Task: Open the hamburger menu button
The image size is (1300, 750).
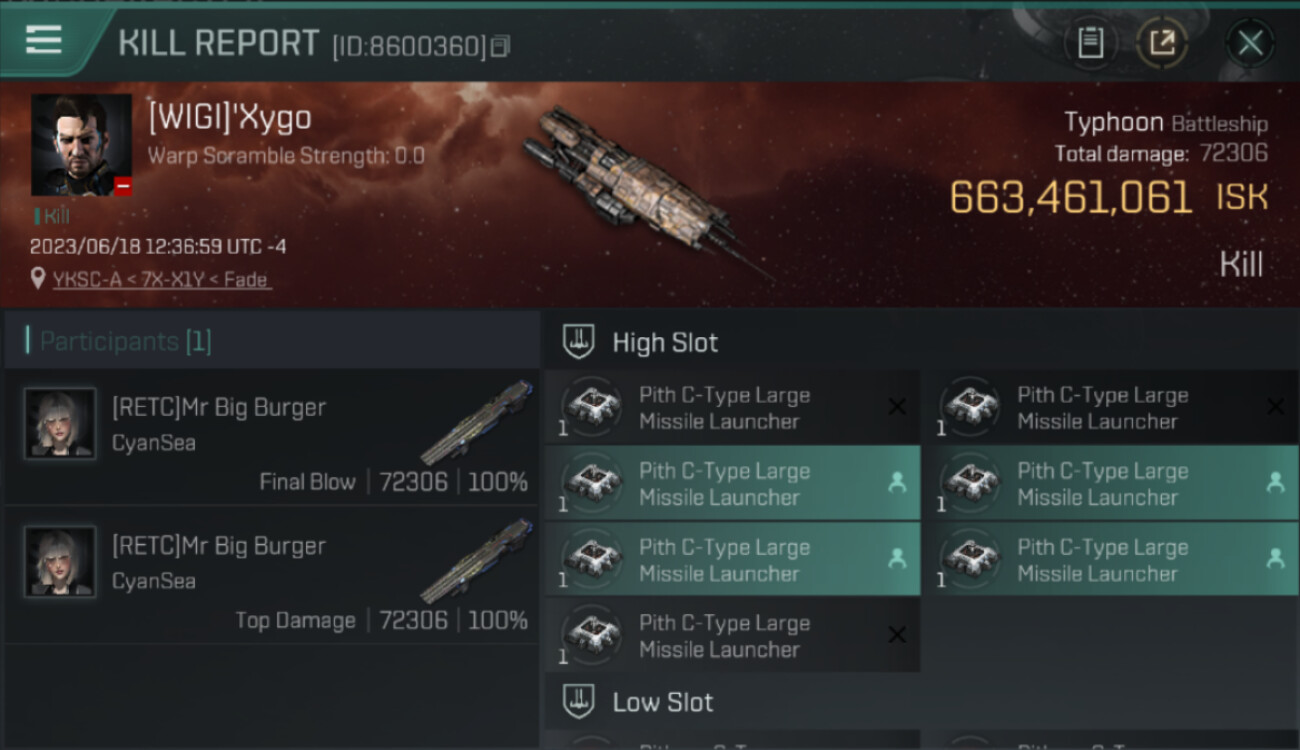Action: 44,41
